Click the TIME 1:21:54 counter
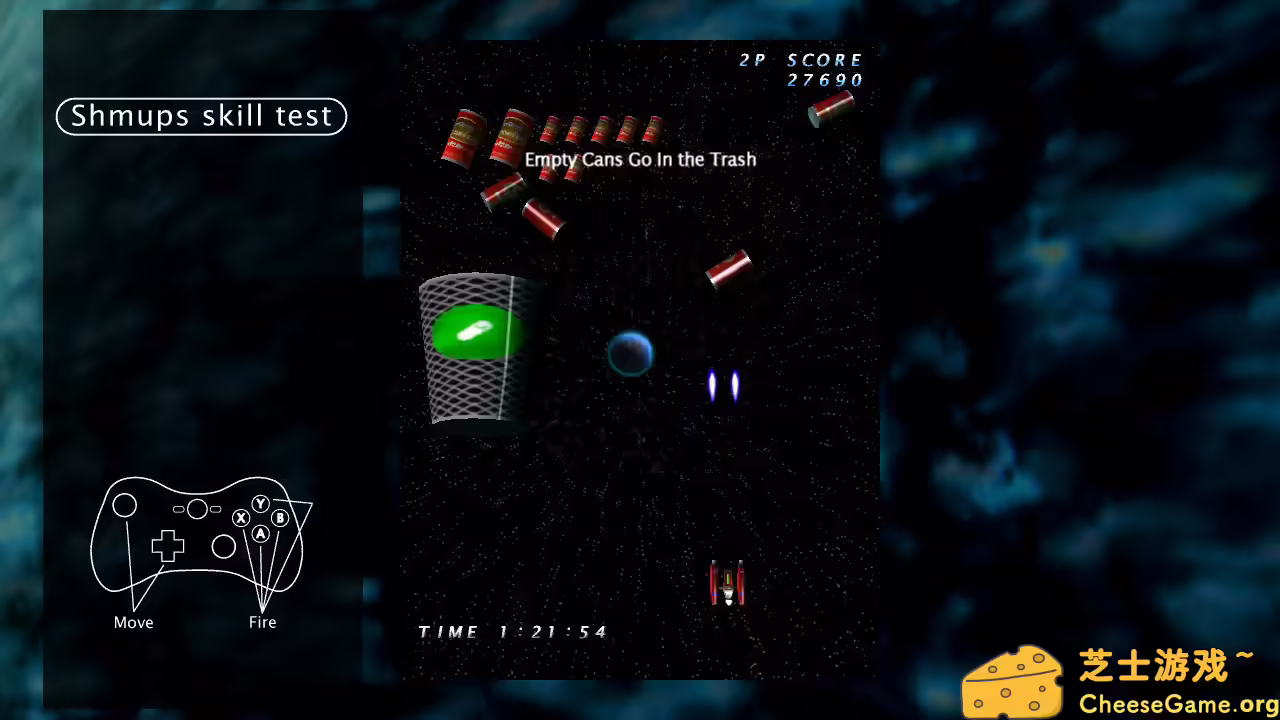This screenshot has width=1280, height=720. tap(513, 631)
